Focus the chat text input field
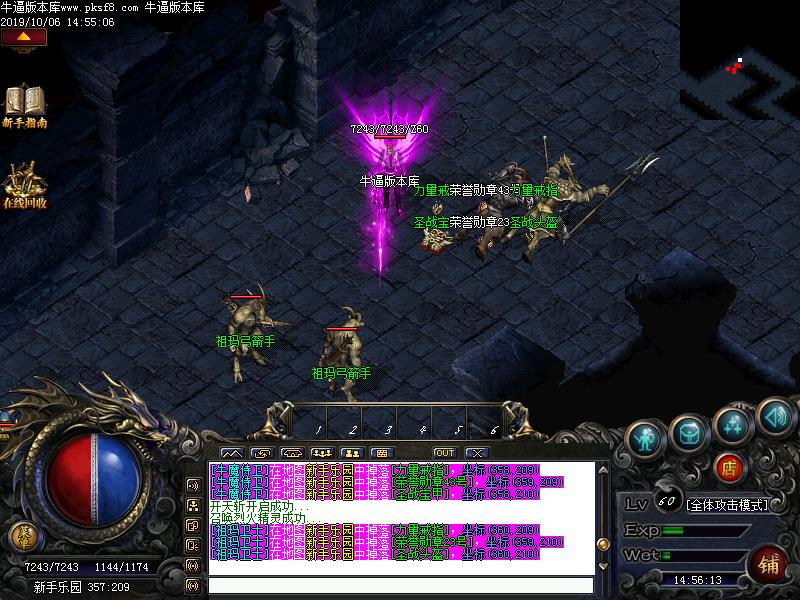The height and width of the screenshot is (600, 800). point(400,585)
